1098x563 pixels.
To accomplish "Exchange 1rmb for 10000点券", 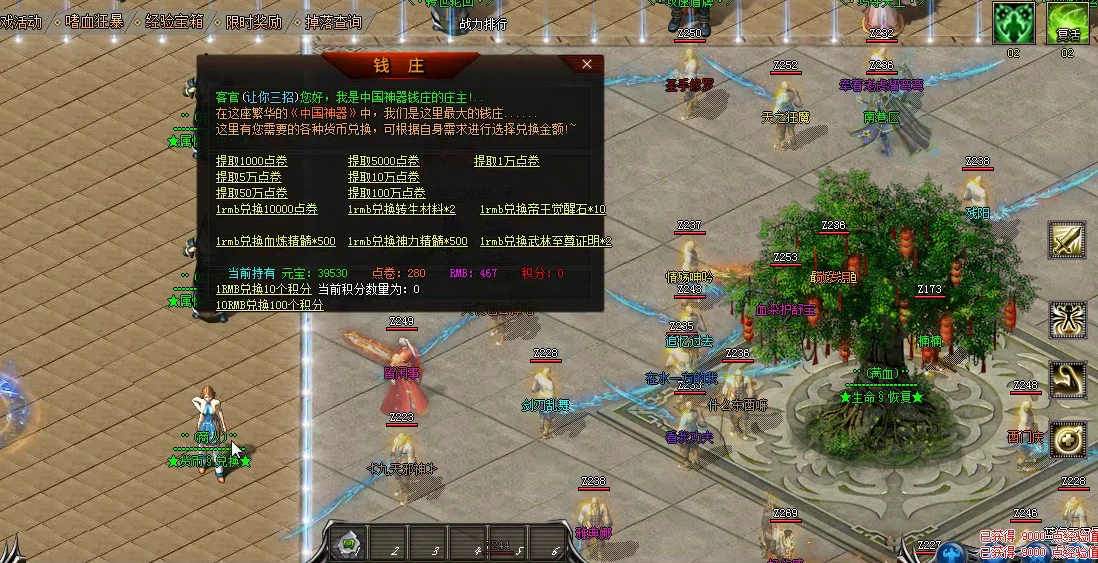I will (267, 210).
